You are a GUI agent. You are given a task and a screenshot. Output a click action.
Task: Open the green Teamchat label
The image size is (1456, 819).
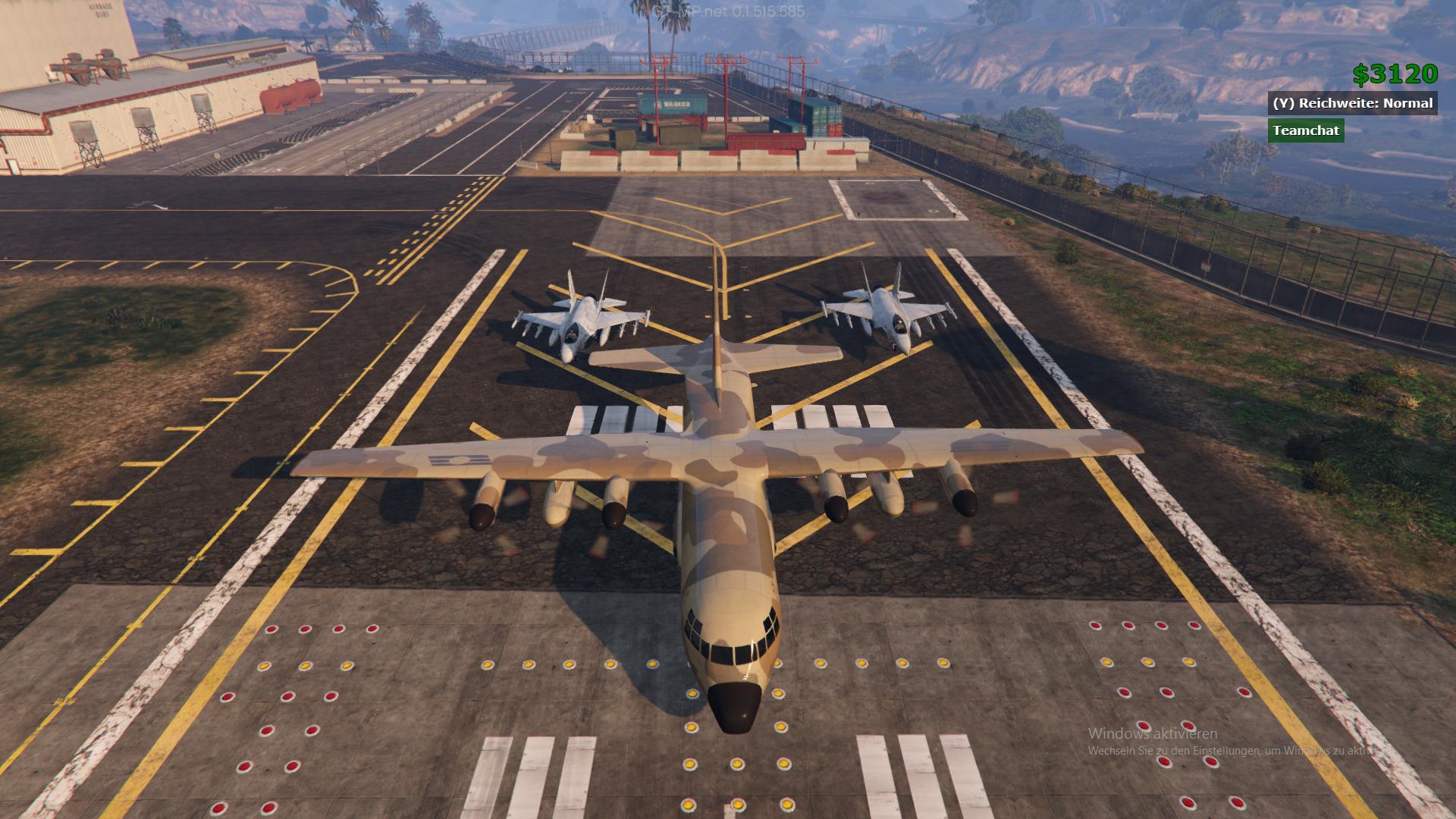pyautogui.click(x=1306, y=130)
